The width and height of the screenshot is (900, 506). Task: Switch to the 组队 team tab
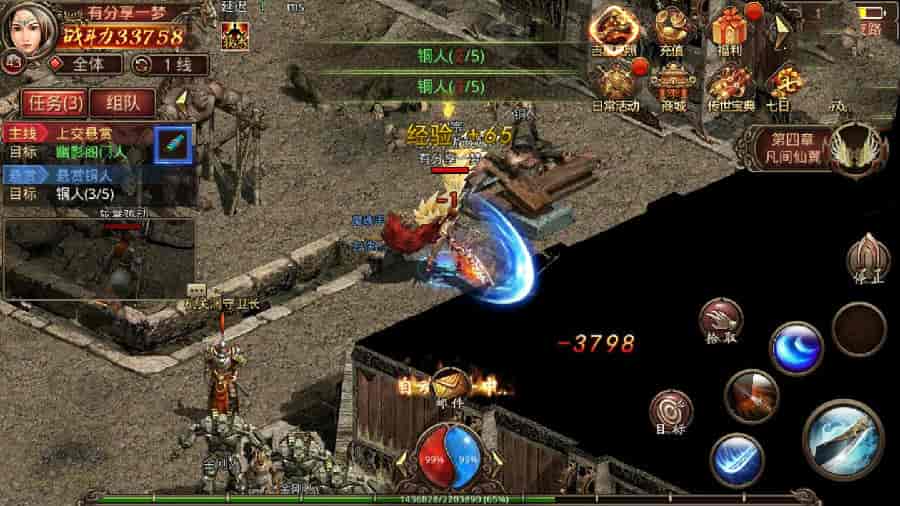[122, 102]
